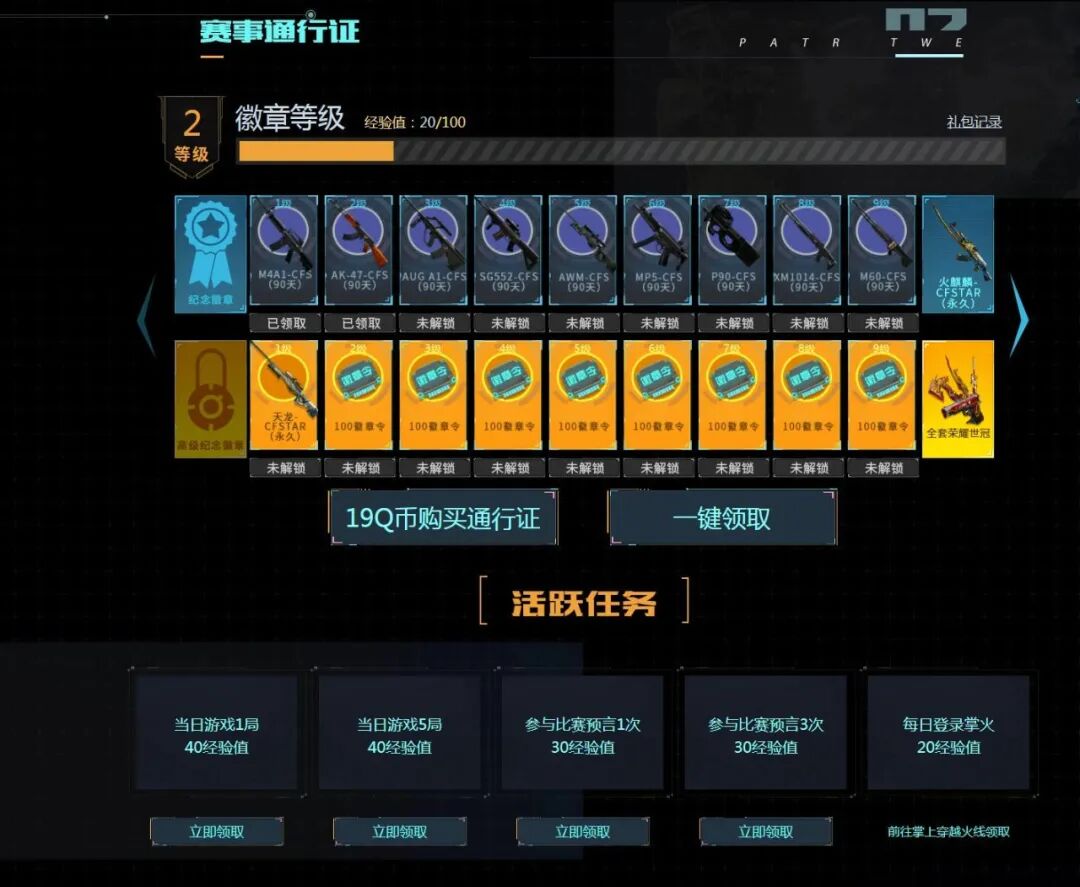
Task: Claim the 当日游戏1局 task reward
Action: (x=217, y=831)
